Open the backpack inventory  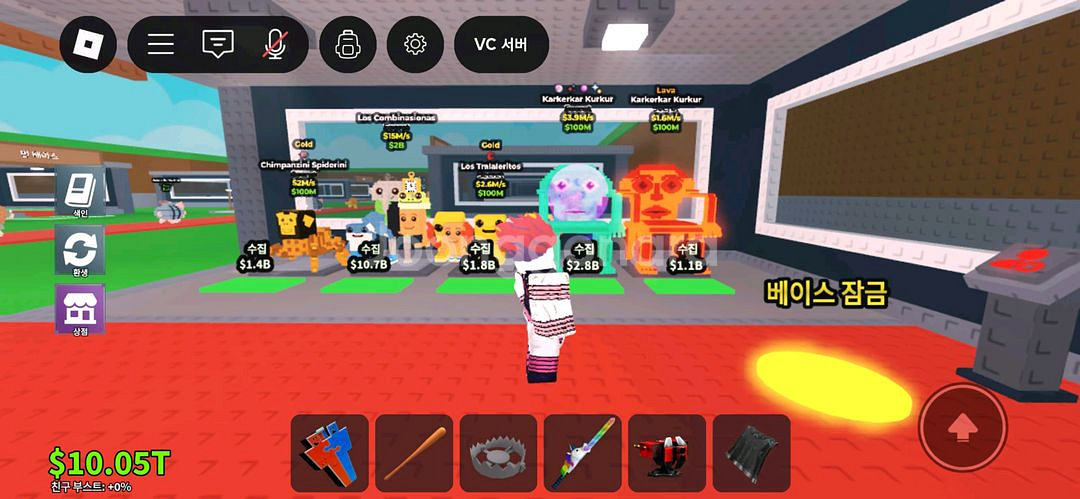348,44
